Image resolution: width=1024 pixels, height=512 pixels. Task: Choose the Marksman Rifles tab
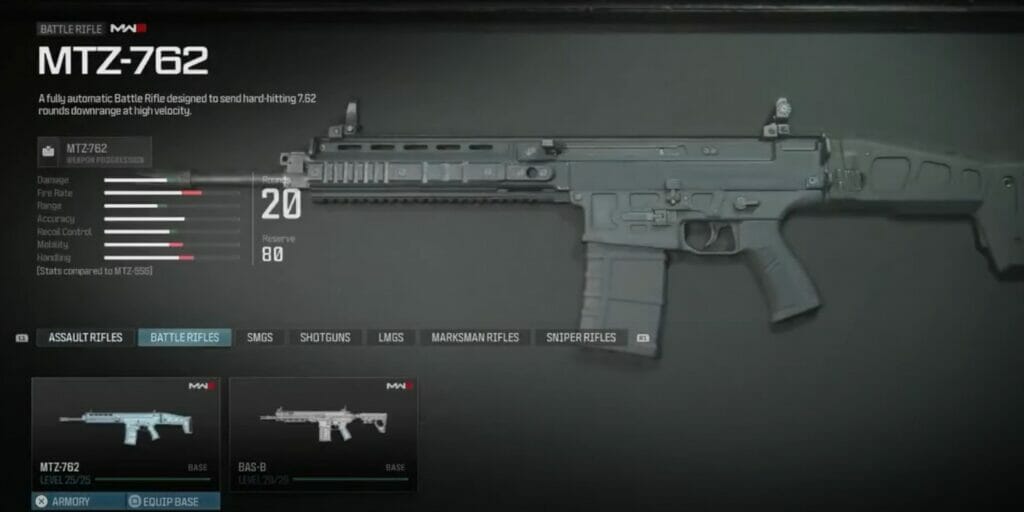(x=475, y=338)
